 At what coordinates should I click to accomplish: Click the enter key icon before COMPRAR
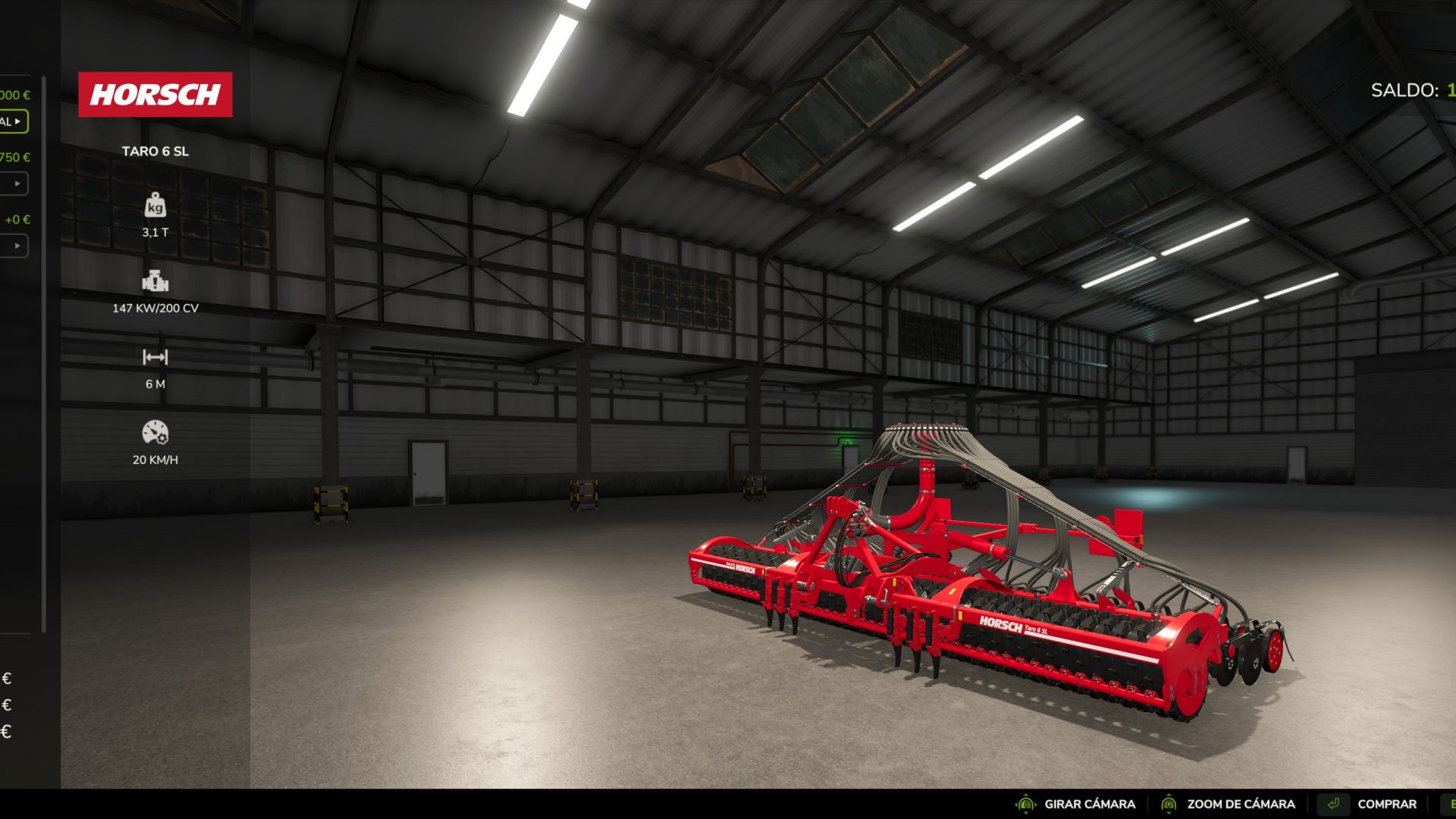(1334, 804)
